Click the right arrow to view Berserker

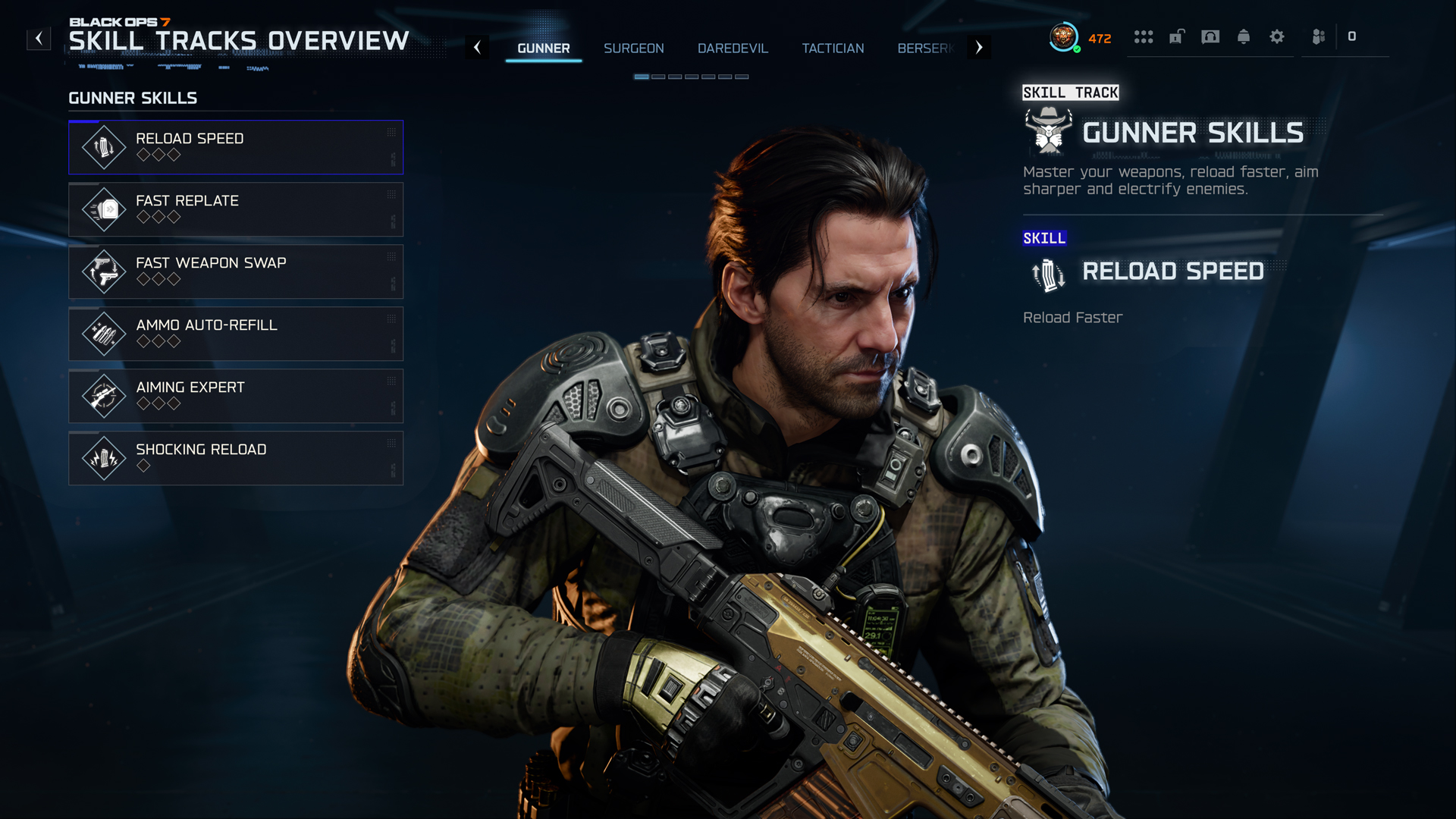point(979,47)
